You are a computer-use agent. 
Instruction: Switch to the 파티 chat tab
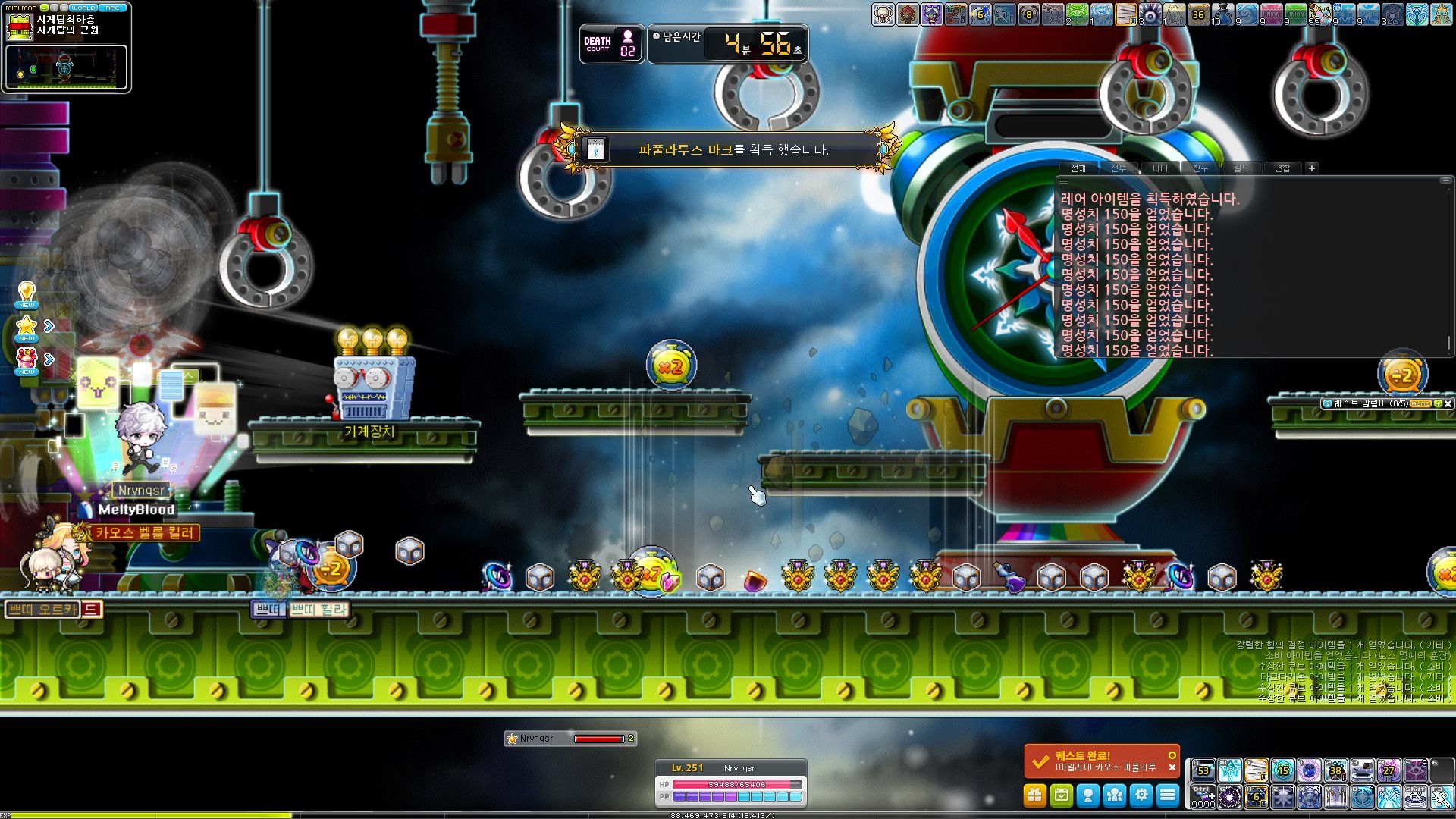coord(1159,168)
